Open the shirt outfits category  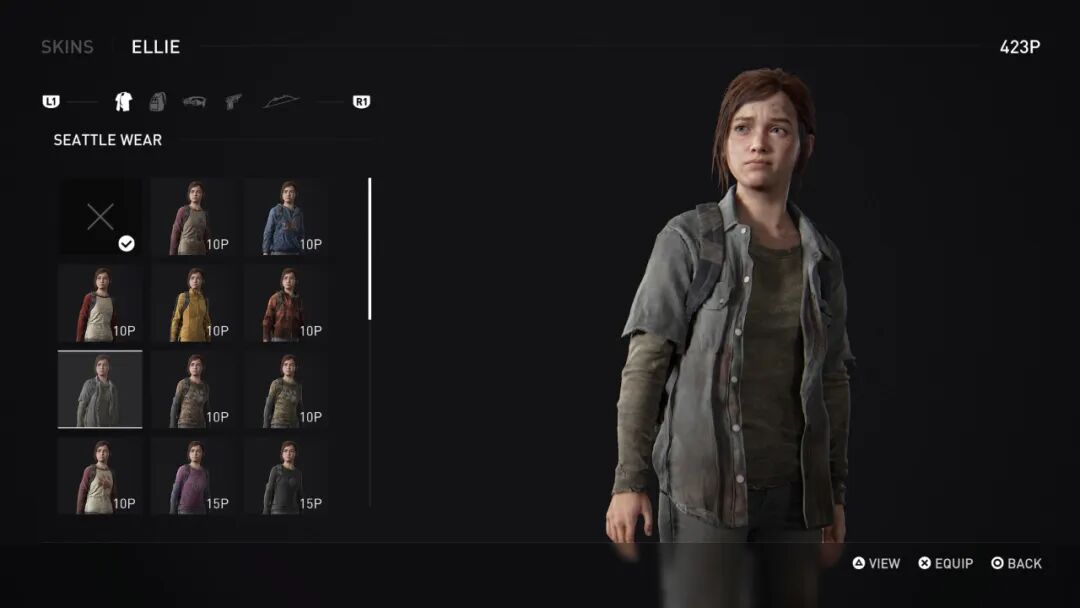tap(123, 101)
